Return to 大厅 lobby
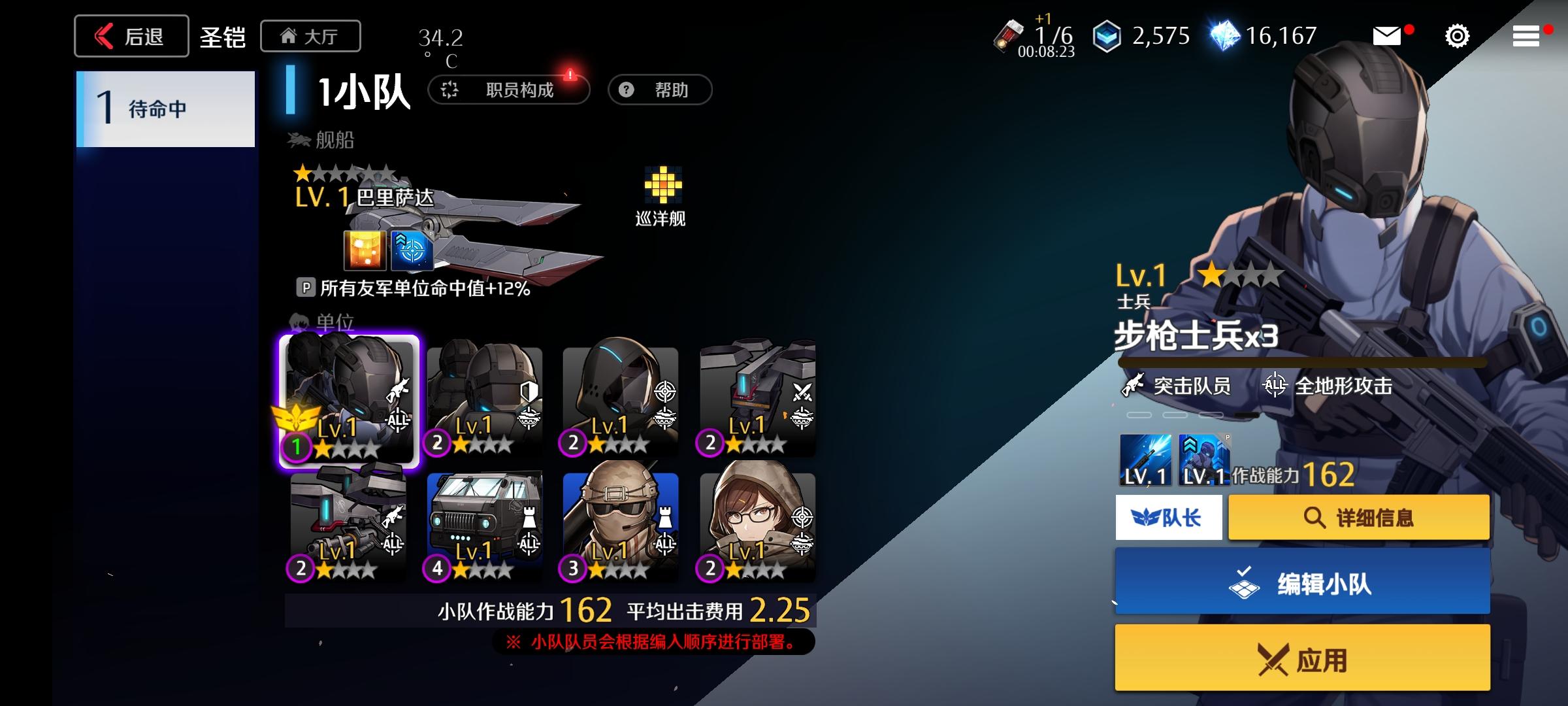The image size is (1568, 706). (x=310, y=36)
